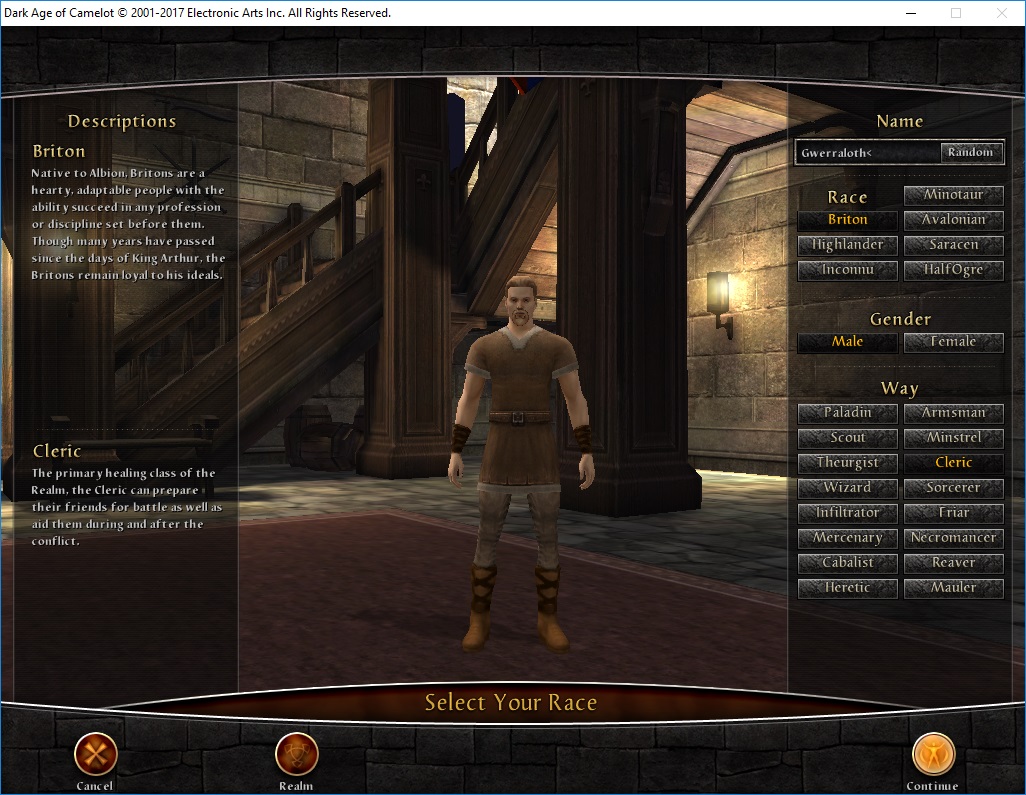The height and width of the screenshot is (795, 1026).
Task: Minimize the game window
Action: click(x=910, y=13)
